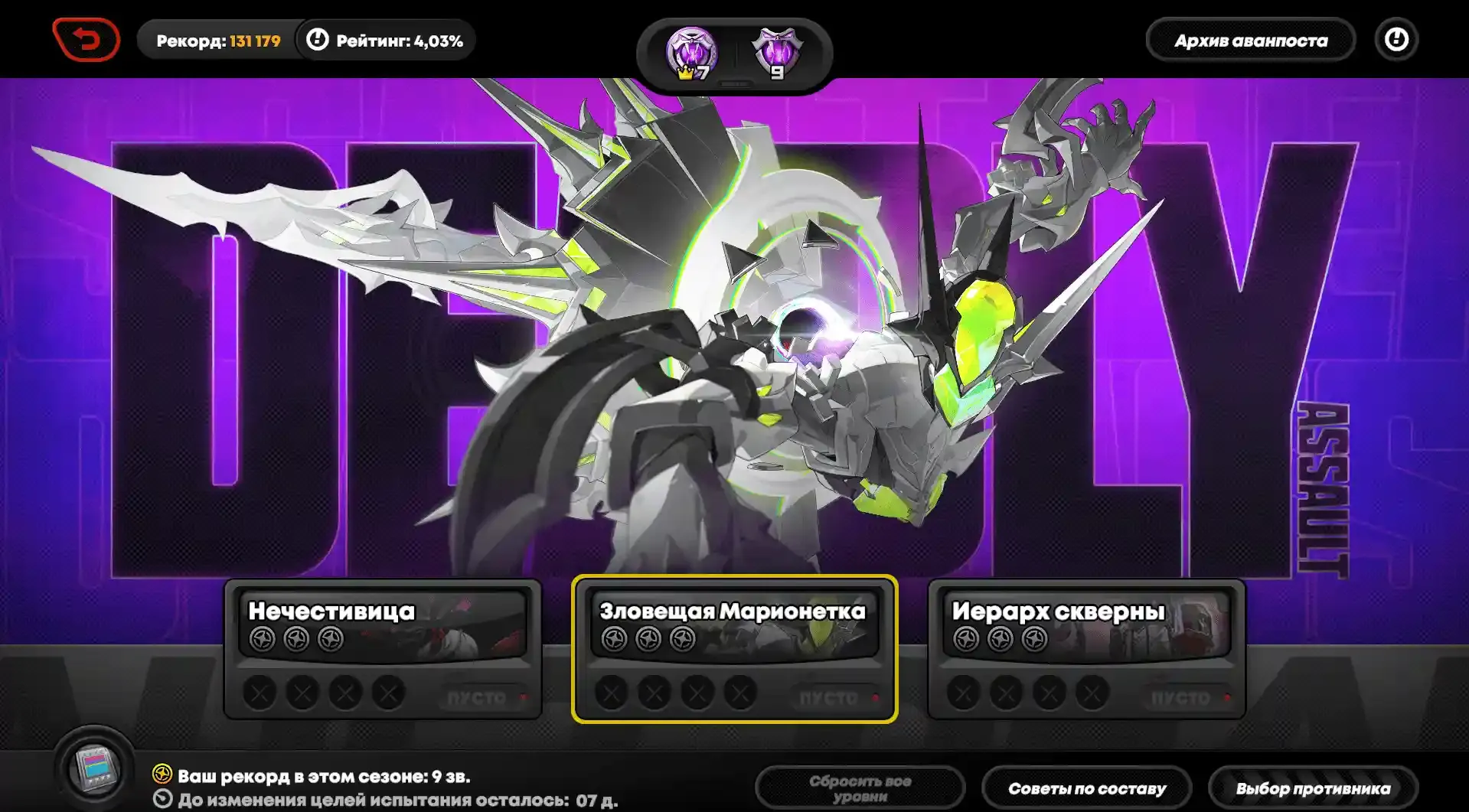Screen dimensions: 1469x812
Task: Click Сбросить все уровни button
Action: click(x=860, y=788)
